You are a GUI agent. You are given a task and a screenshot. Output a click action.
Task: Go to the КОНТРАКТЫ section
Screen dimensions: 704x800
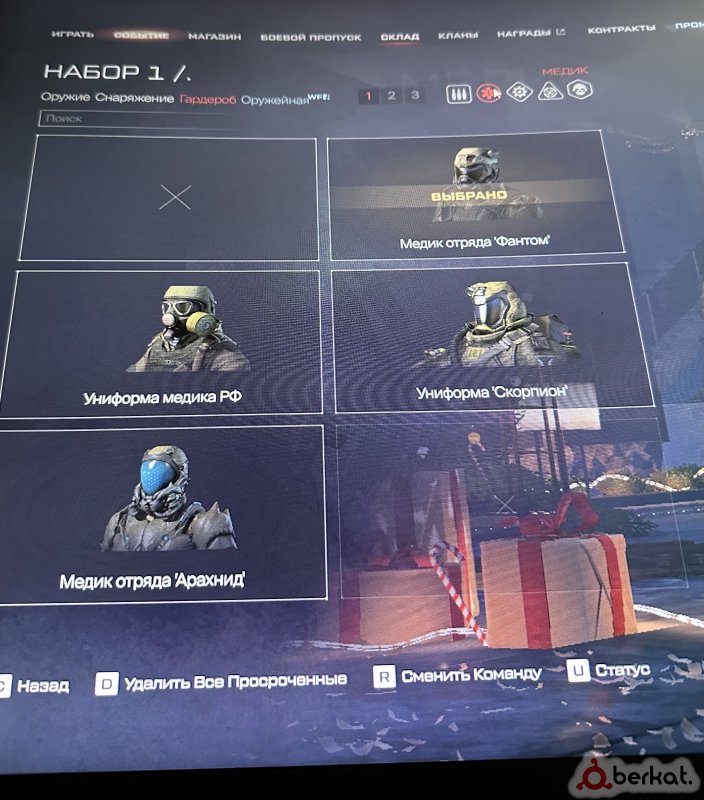tap(621, 29)
